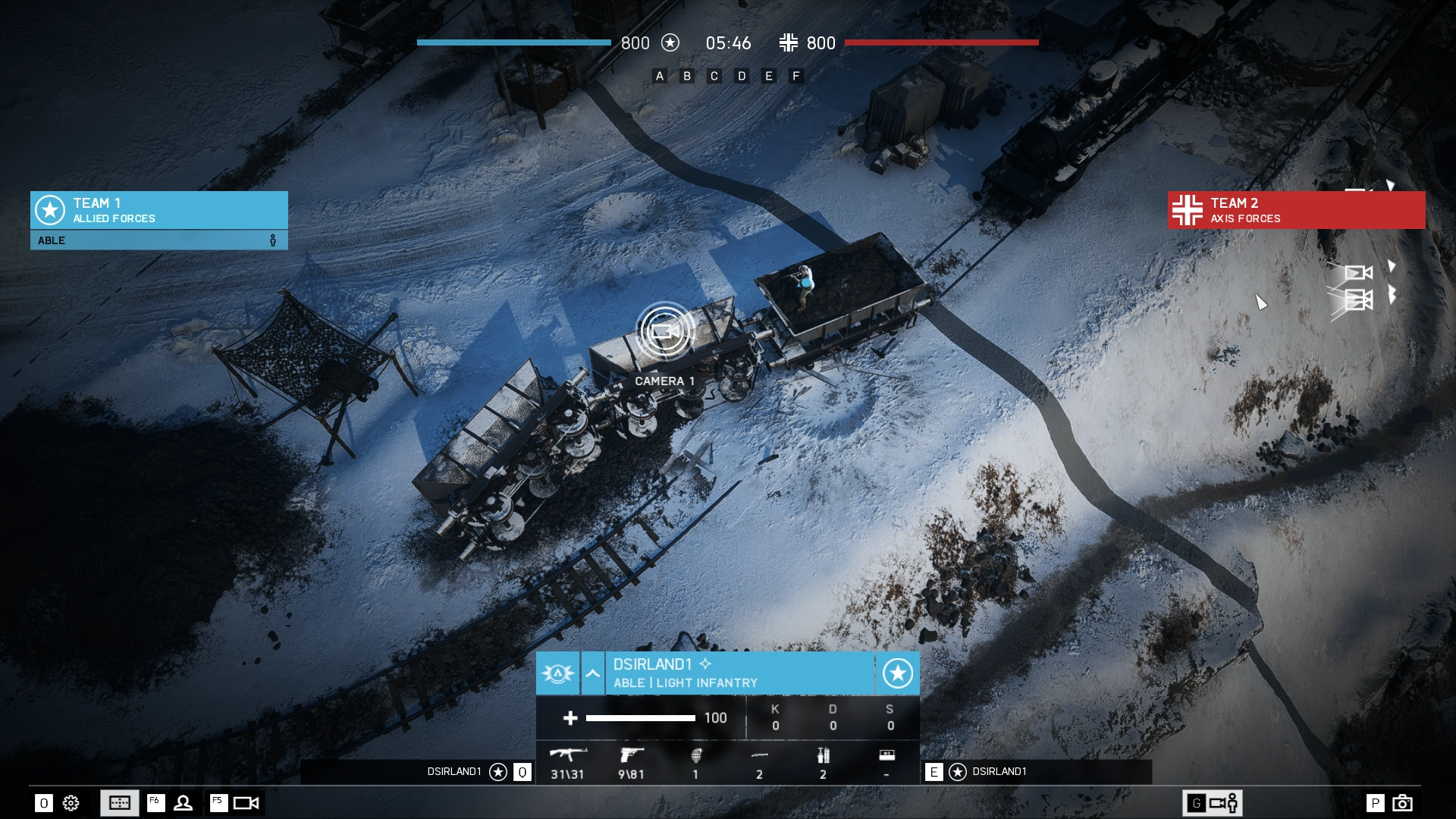The height and width of the screenshot is (819, 1456).
Task: Select the grenade slot
Action: (695, 762)
